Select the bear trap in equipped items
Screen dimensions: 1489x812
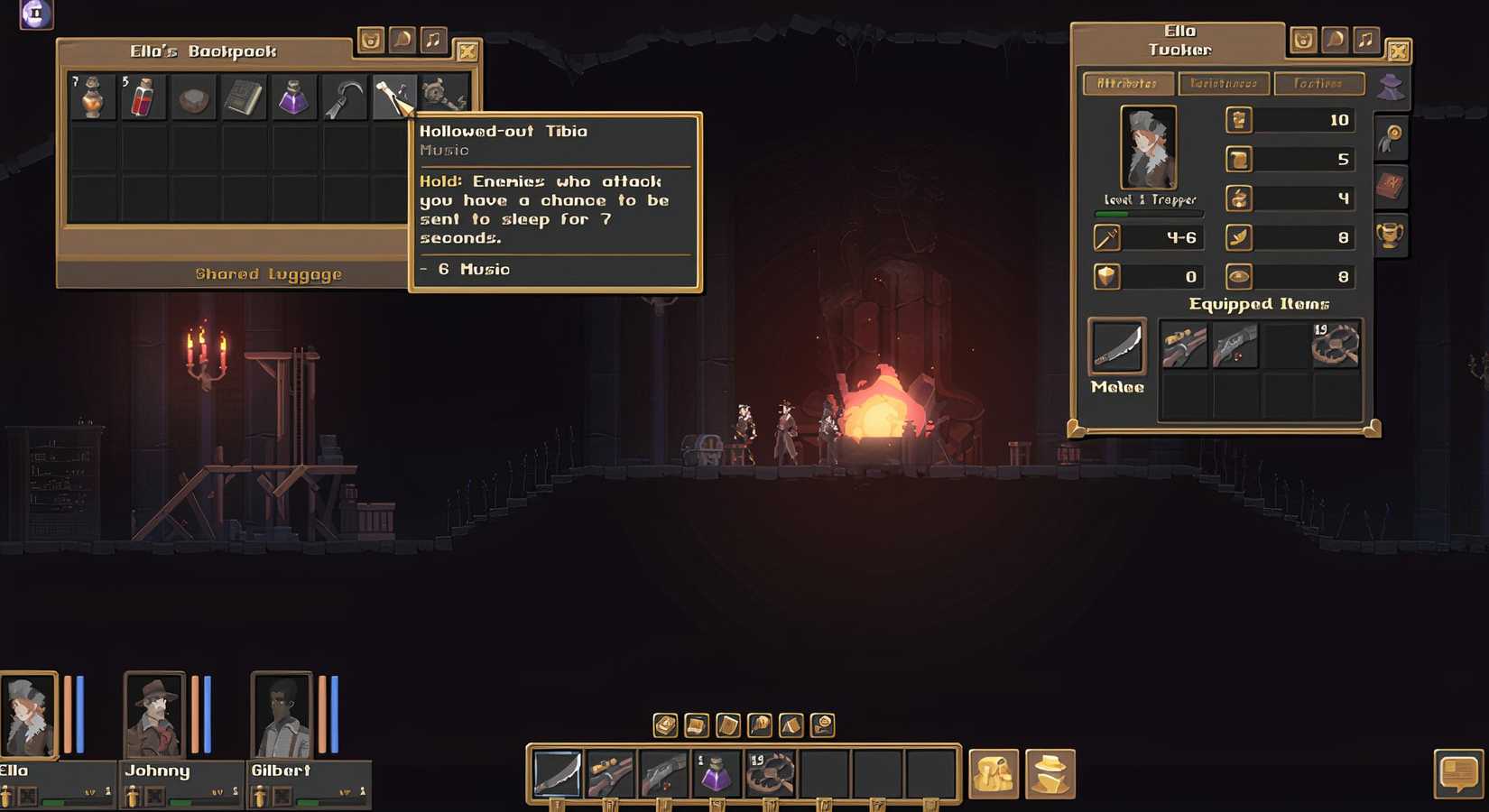1336,346
